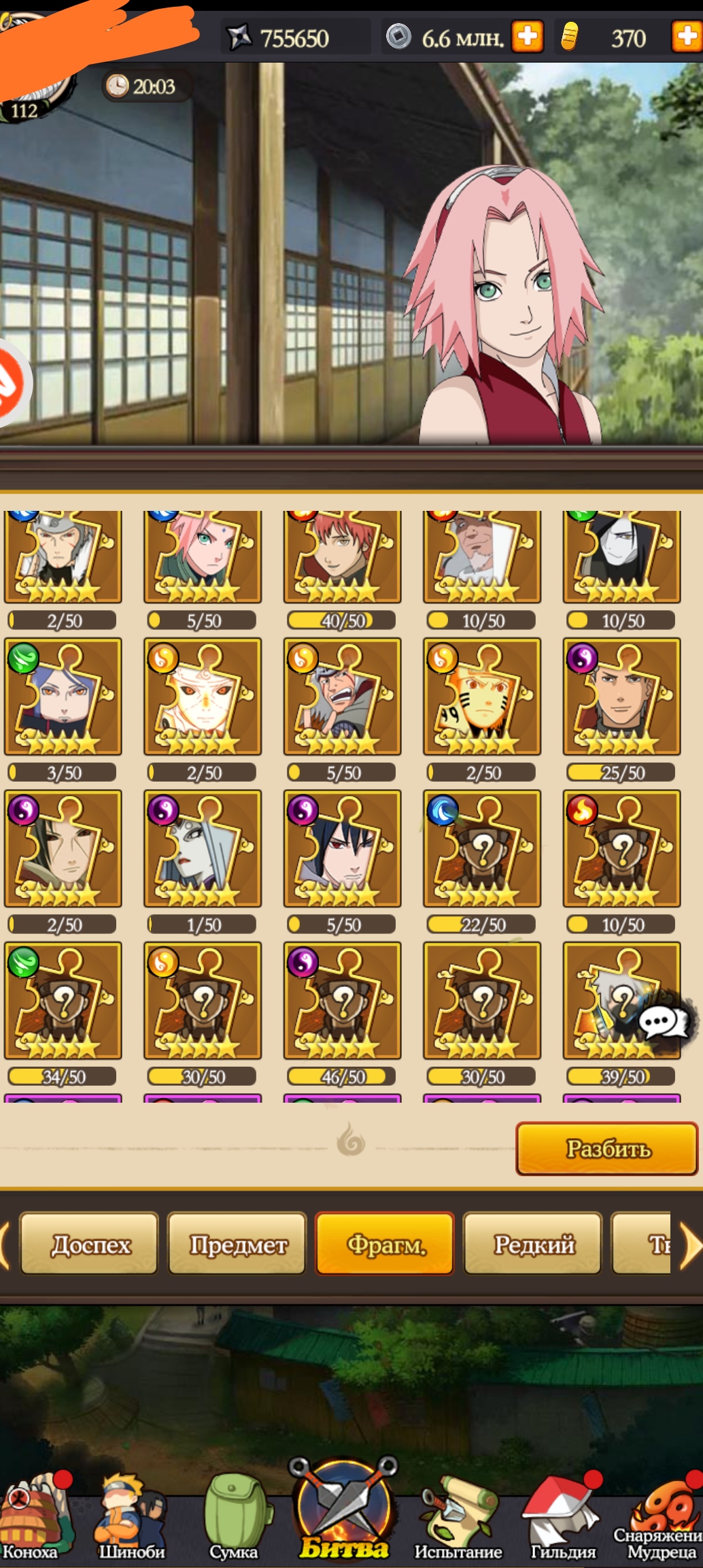This screenshot has height=1568, width=703.
Task: Select the Naruto fragment with 2/50
Action: (x=482, y=697)
